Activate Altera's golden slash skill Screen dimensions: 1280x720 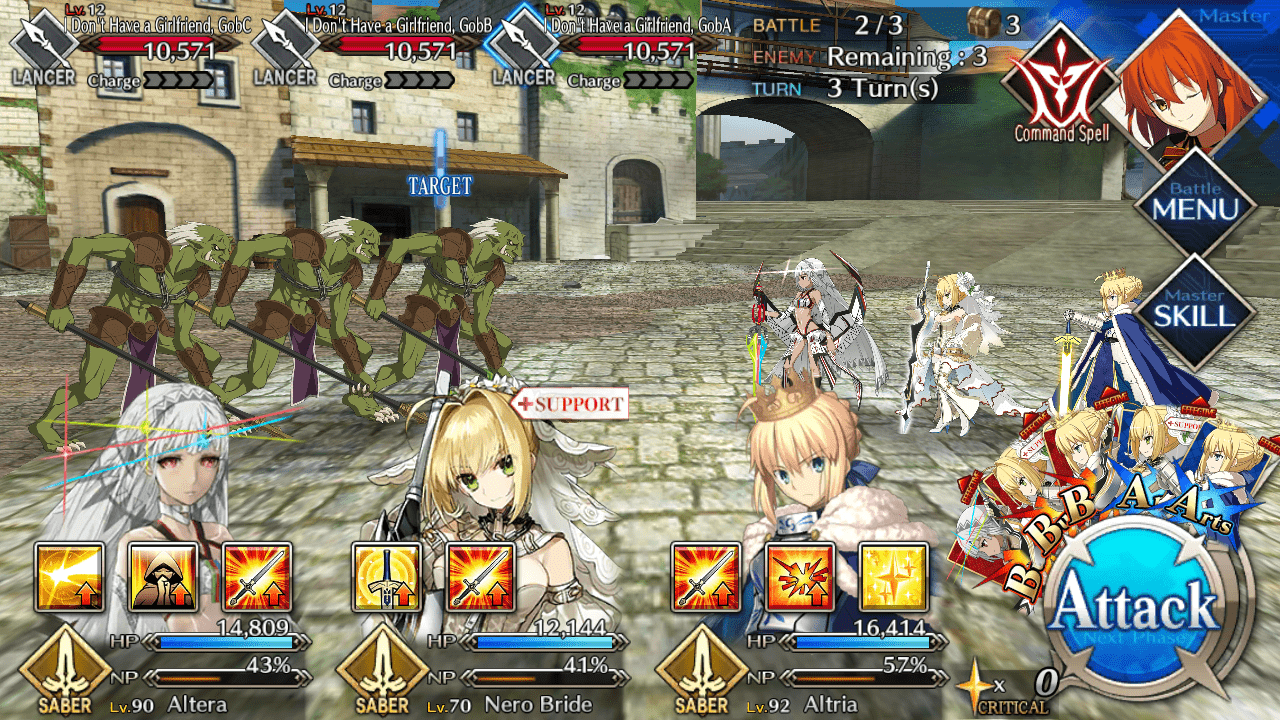69,577
